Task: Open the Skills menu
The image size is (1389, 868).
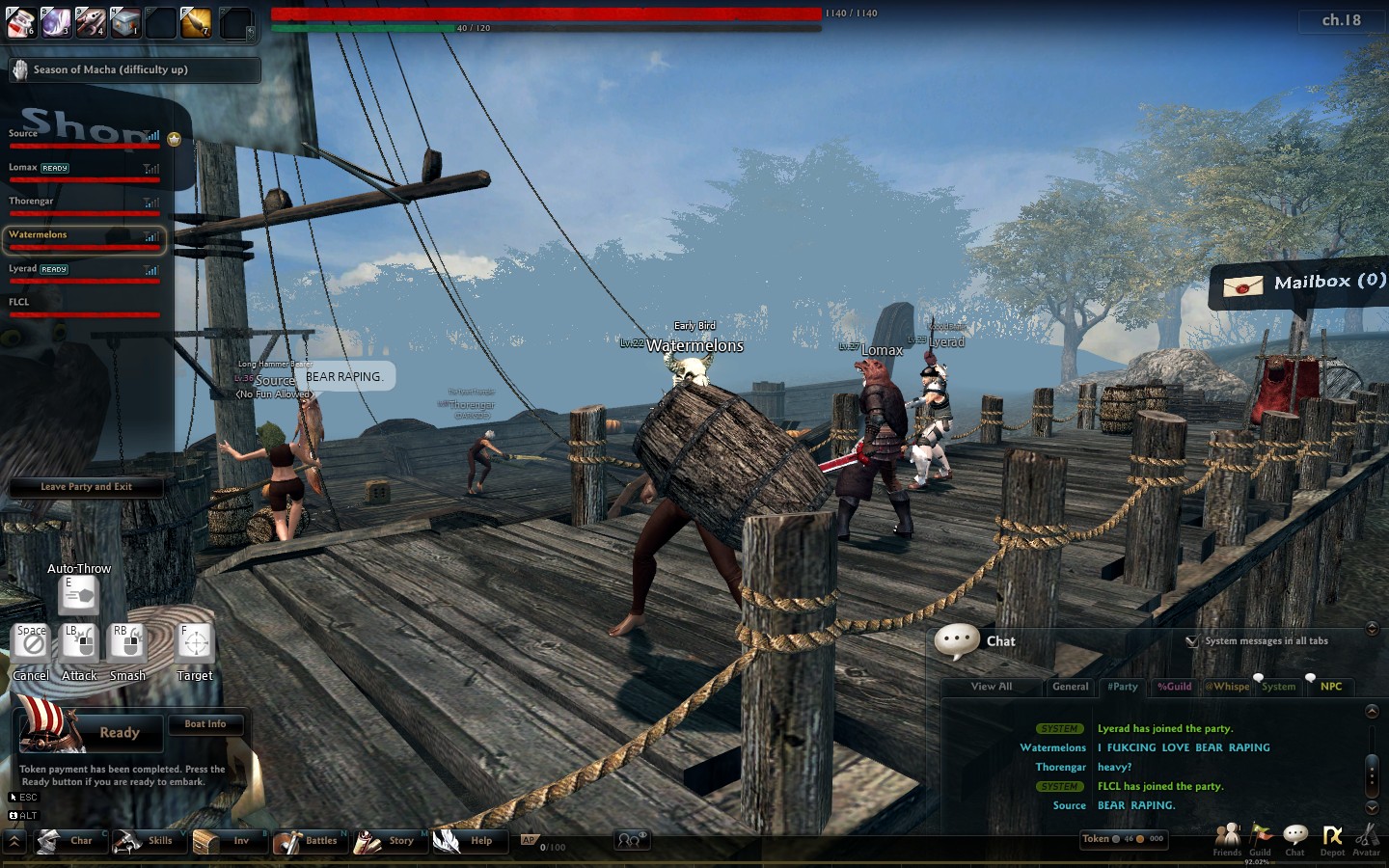Action: tap(147, 841)
